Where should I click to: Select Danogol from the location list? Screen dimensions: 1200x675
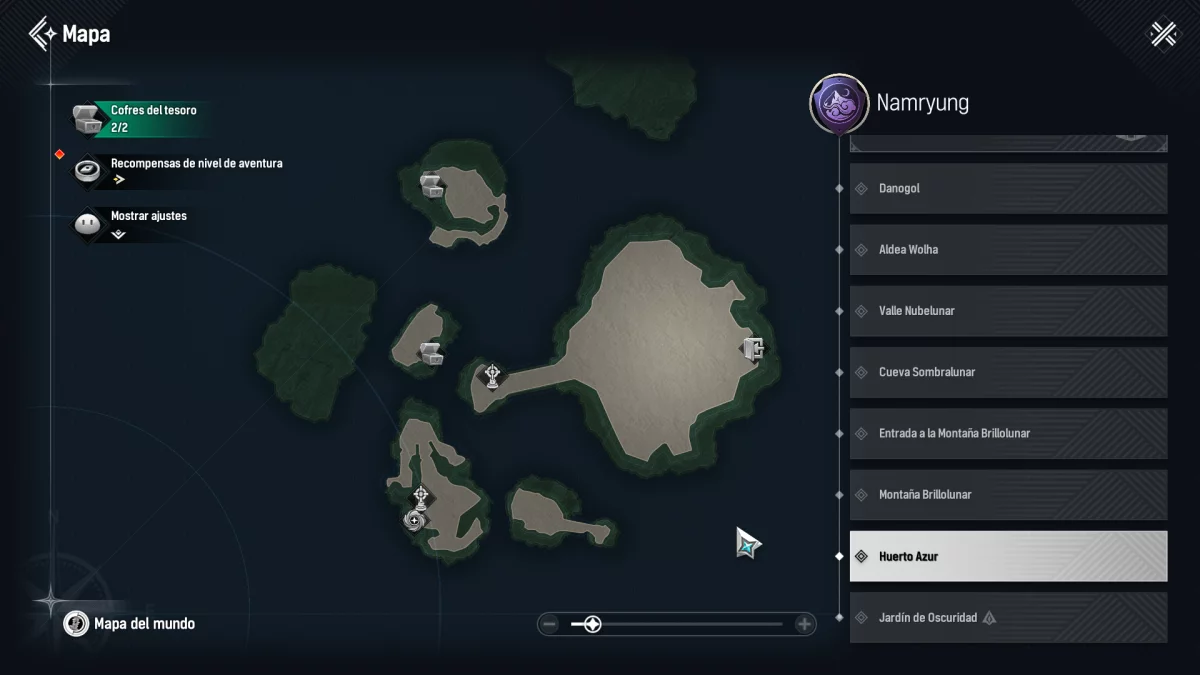click(1008, 188)
